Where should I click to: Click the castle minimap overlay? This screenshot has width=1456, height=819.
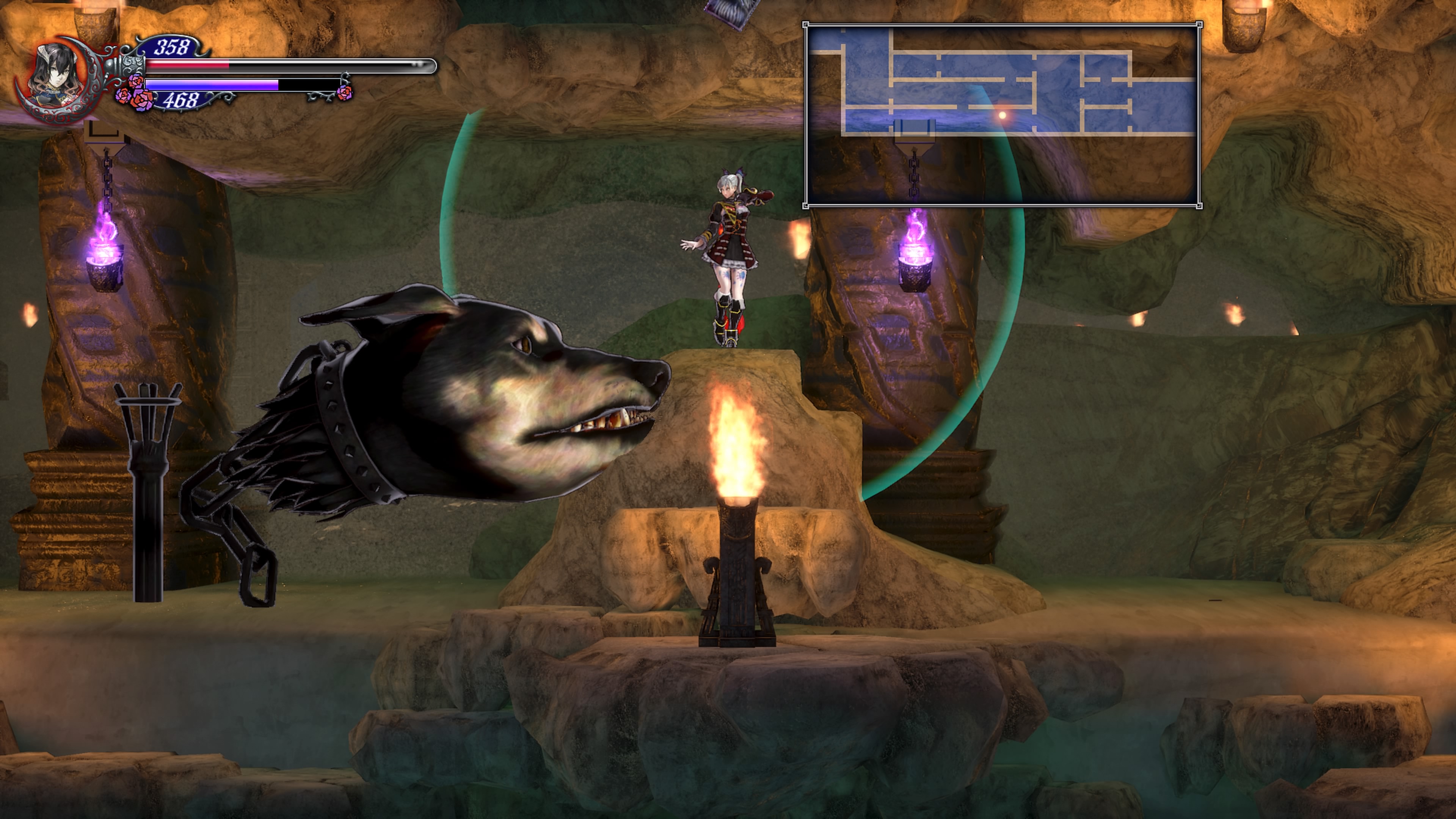pos(1002,115)
